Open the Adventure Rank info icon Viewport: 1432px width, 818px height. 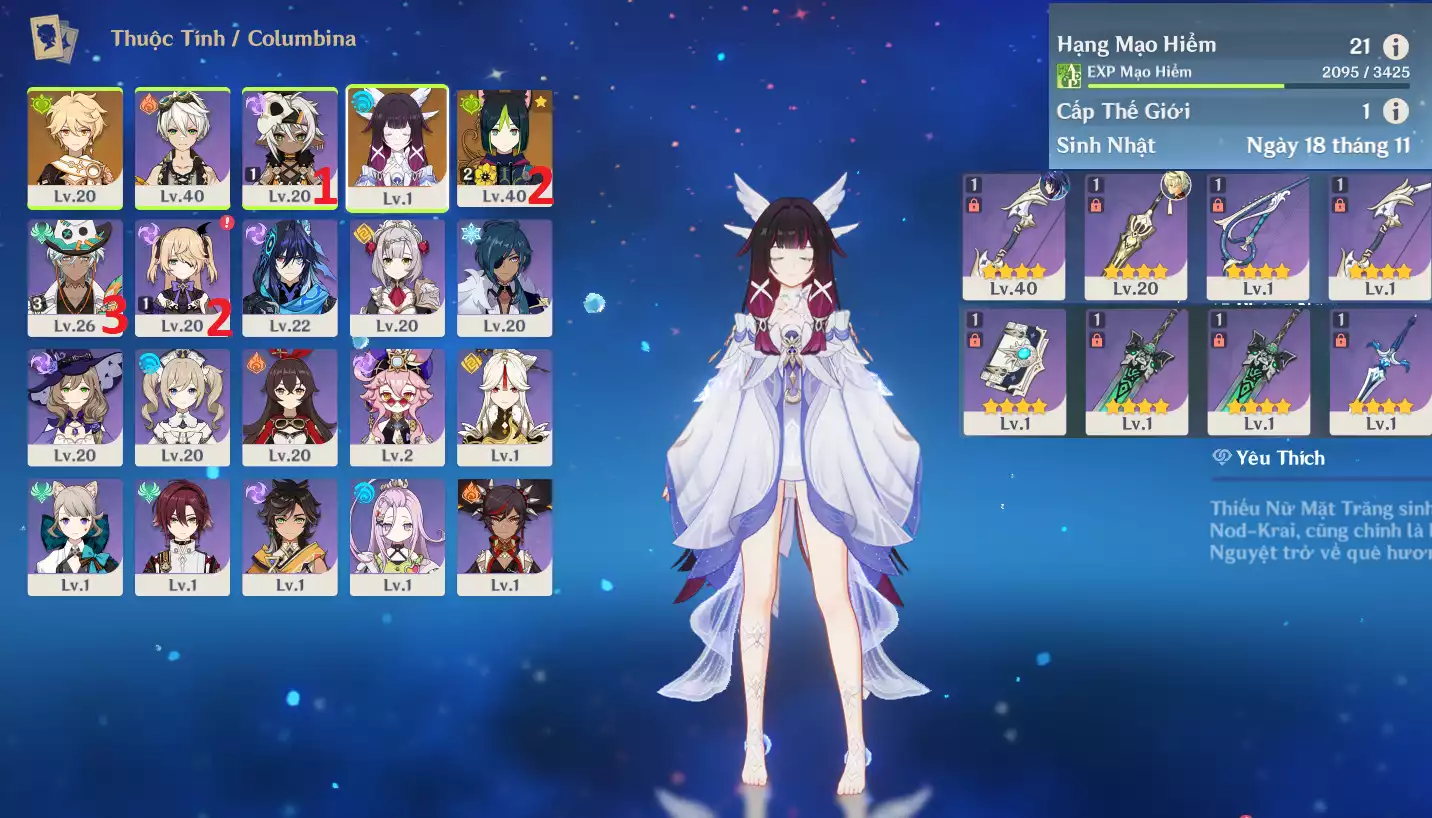[x=1395, y=46]
